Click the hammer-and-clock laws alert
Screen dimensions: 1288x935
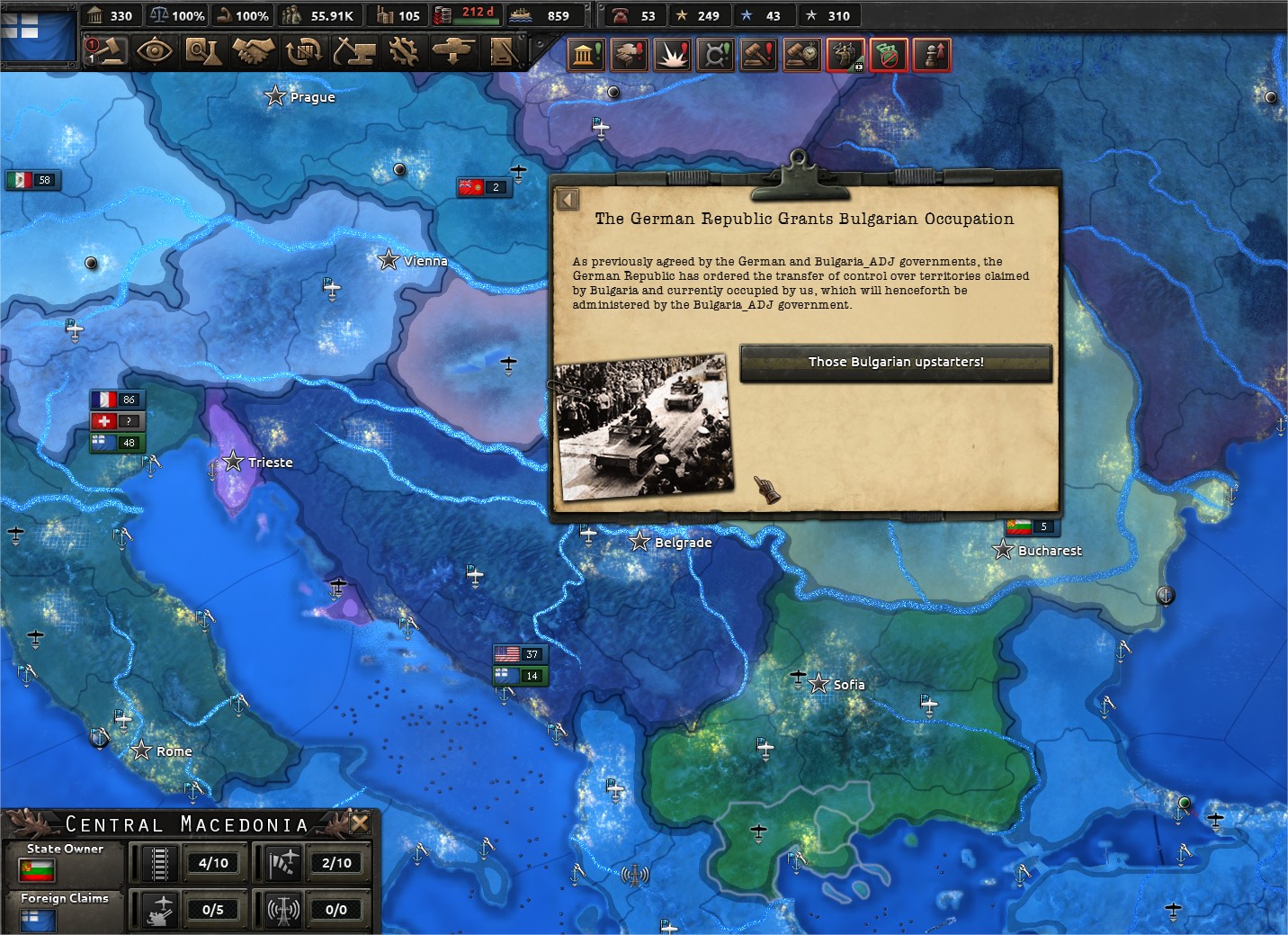[x=801, y=54]
